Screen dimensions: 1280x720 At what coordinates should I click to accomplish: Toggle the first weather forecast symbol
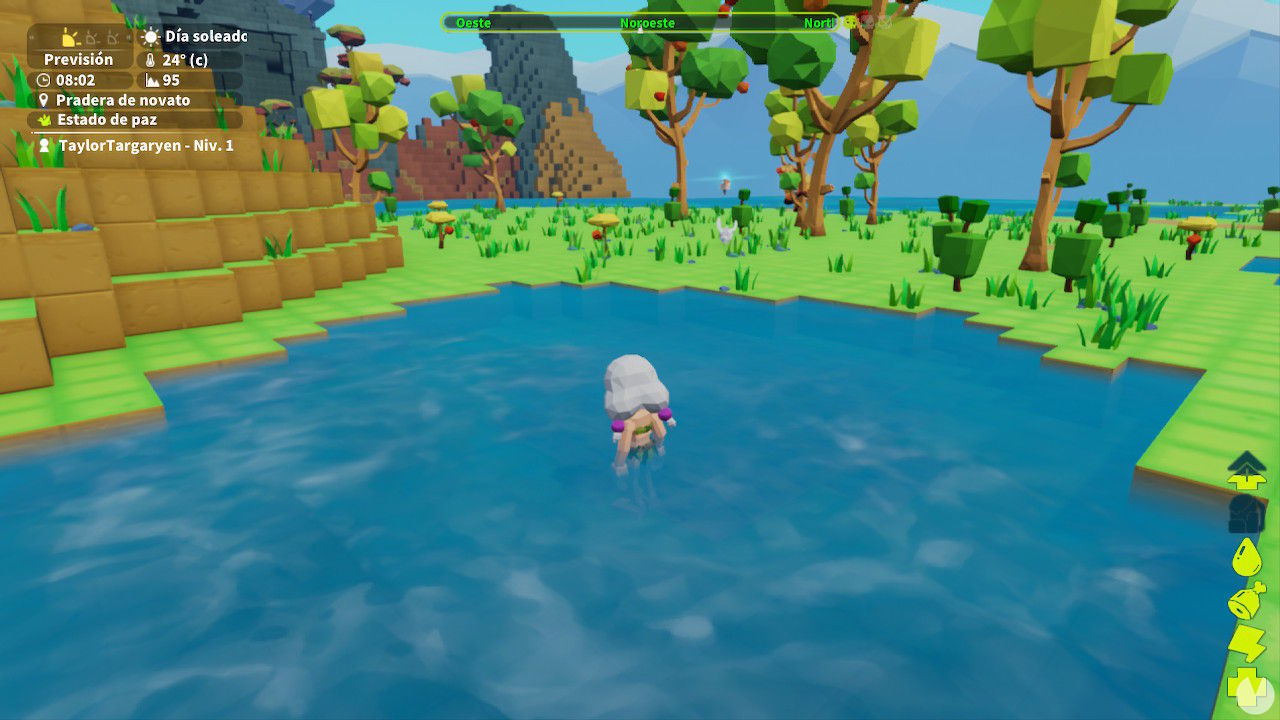(x=69, y=37)
